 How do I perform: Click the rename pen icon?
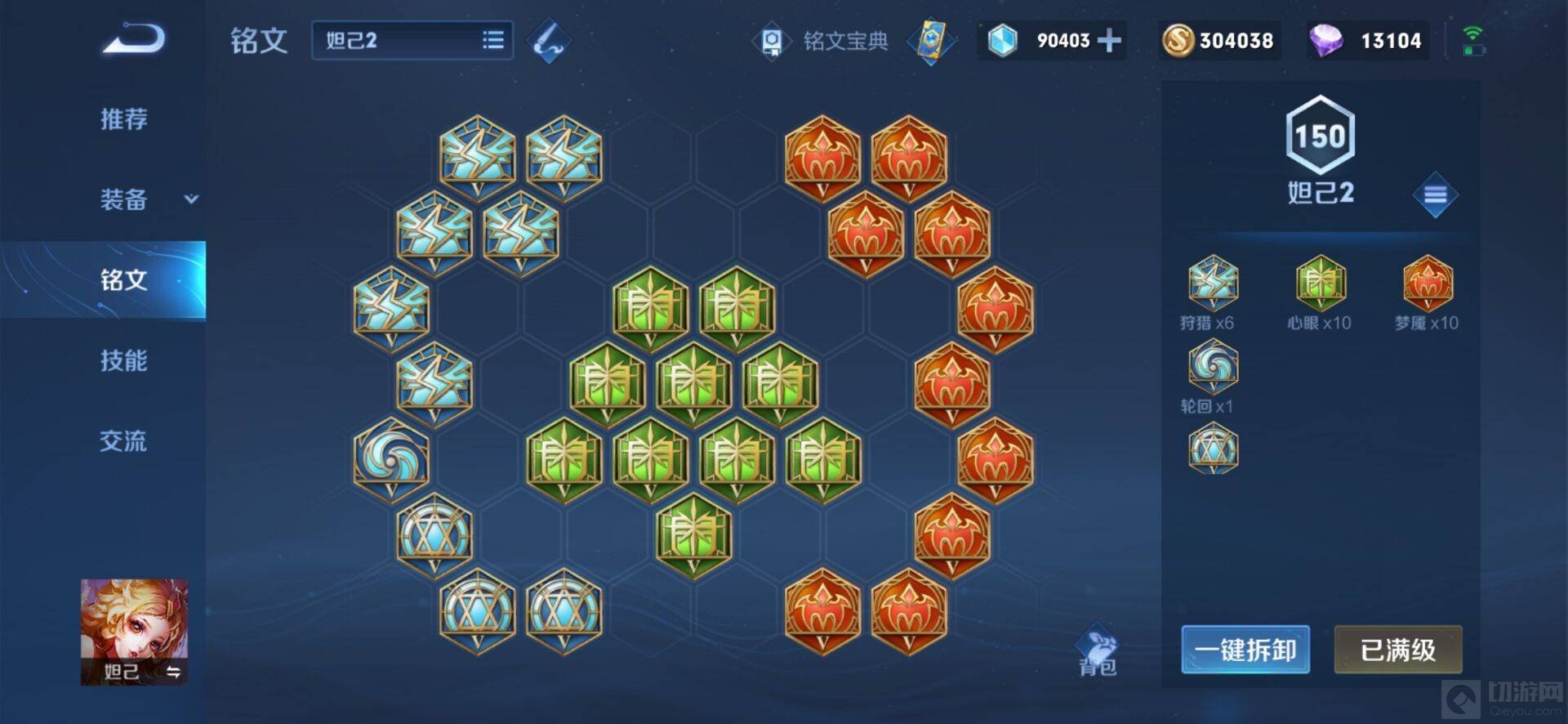coord(549,41)
